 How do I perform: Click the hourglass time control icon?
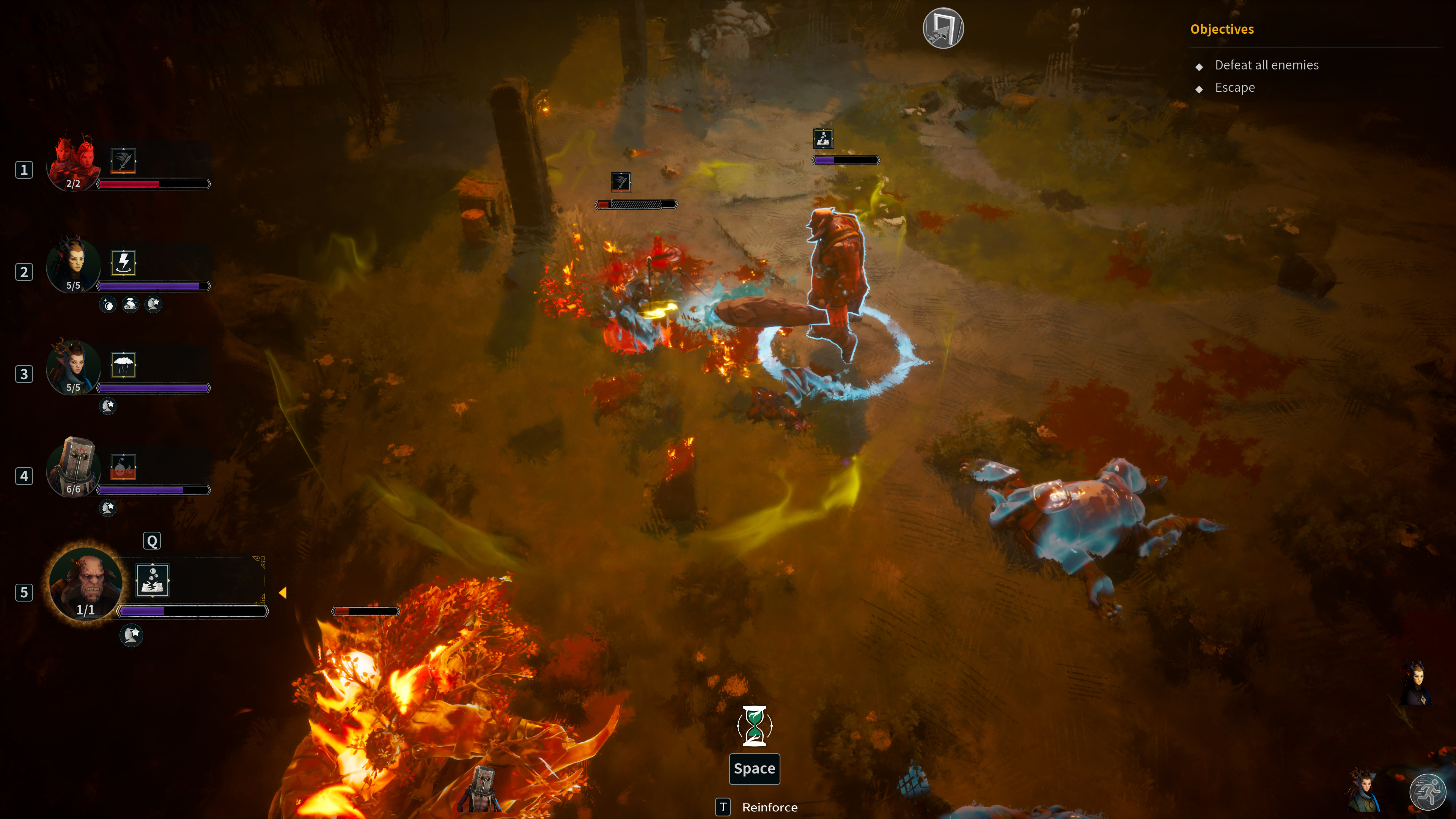tap(755, 726)
